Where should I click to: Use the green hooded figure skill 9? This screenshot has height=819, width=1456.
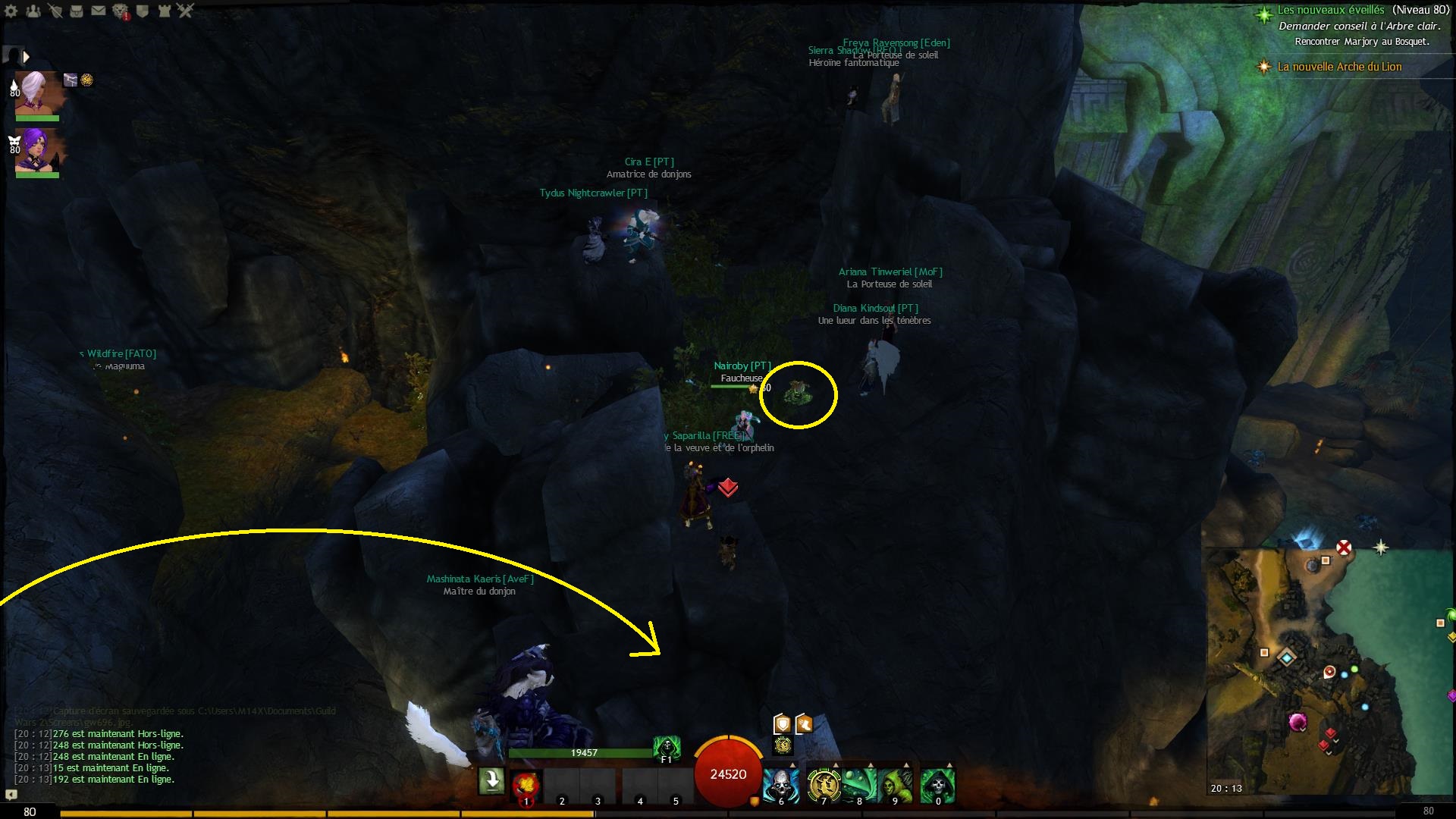(896, 785)
